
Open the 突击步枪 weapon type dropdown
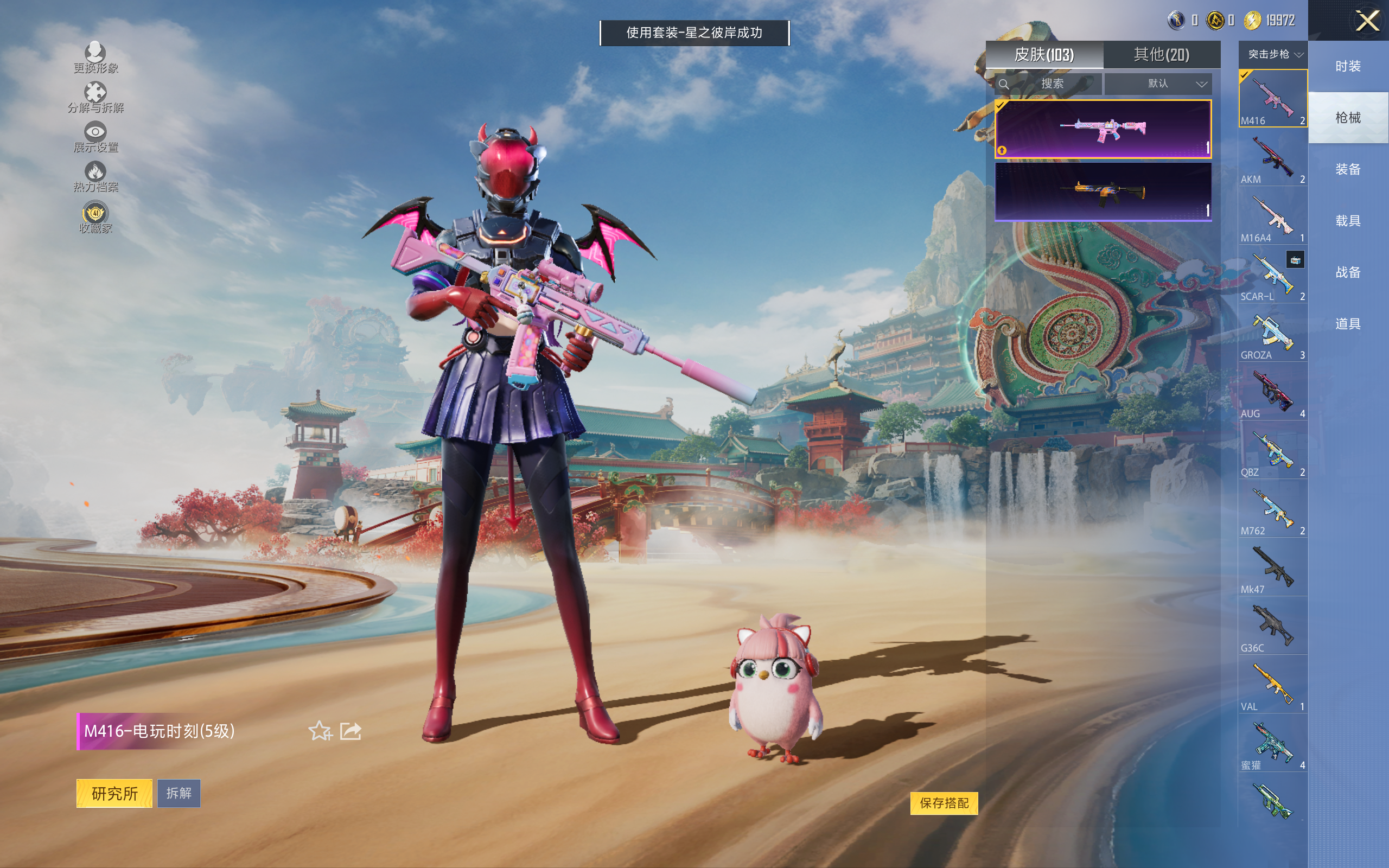point(1273,55)
